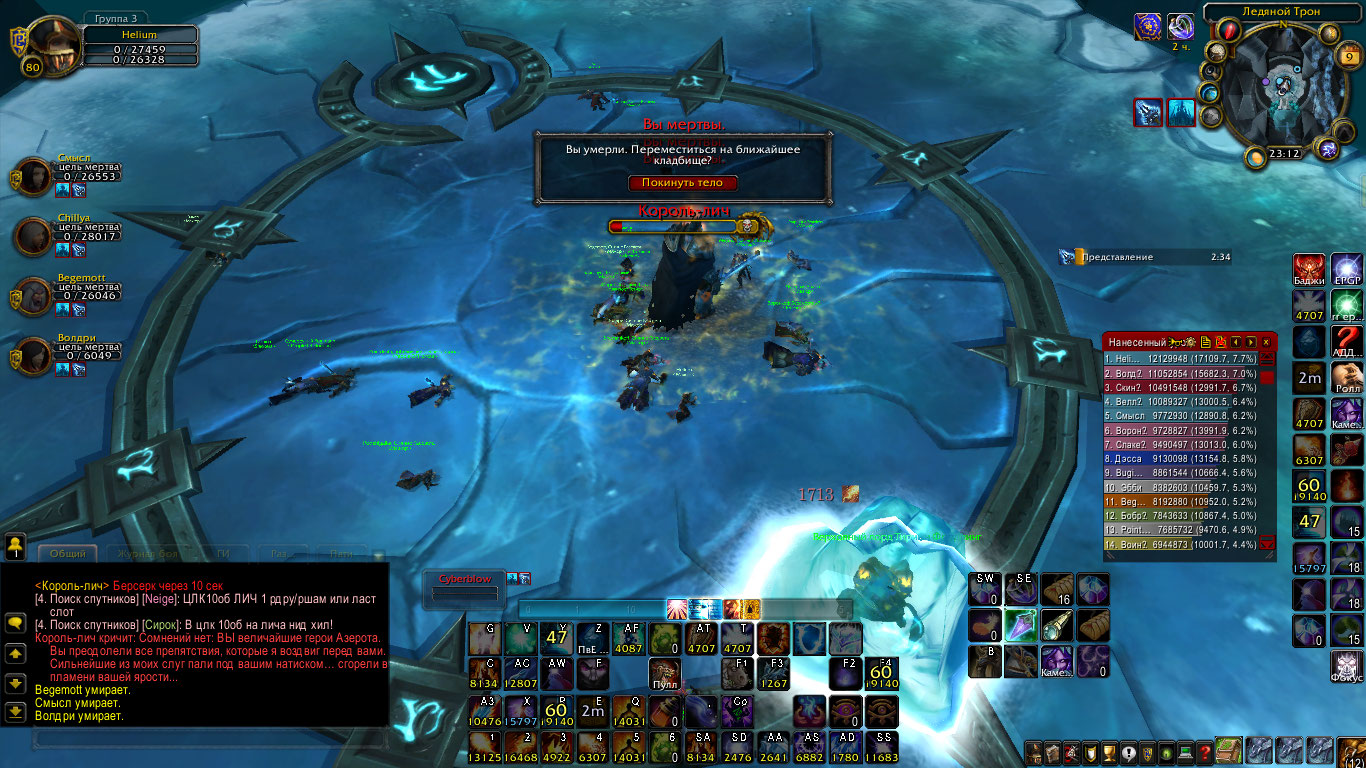This screenshot has height=768, width=1366.
Task: Open the chat speech bubble menu button
Action: coord(15,622)
